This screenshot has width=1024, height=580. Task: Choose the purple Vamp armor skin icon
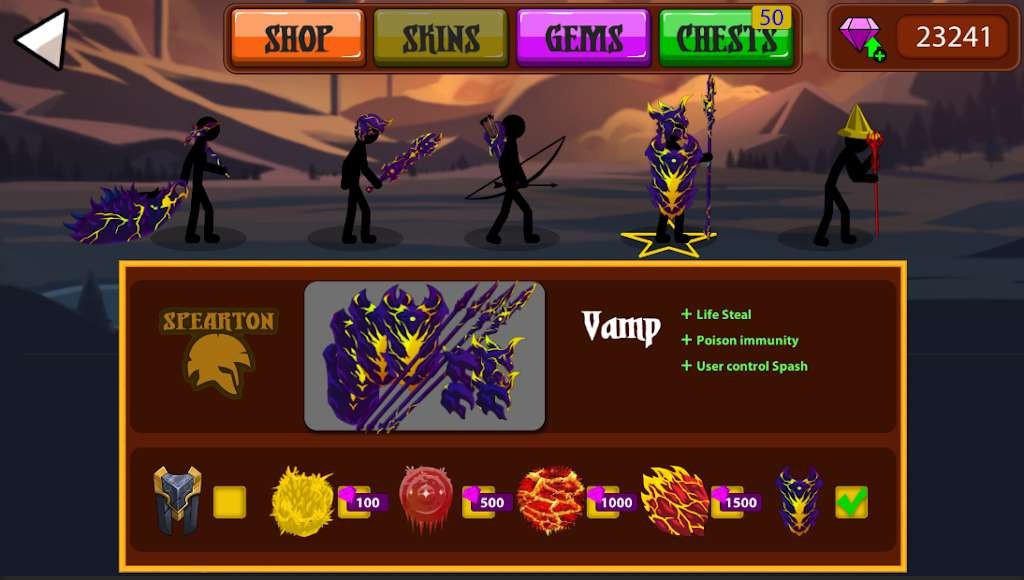tap(799, 500)
